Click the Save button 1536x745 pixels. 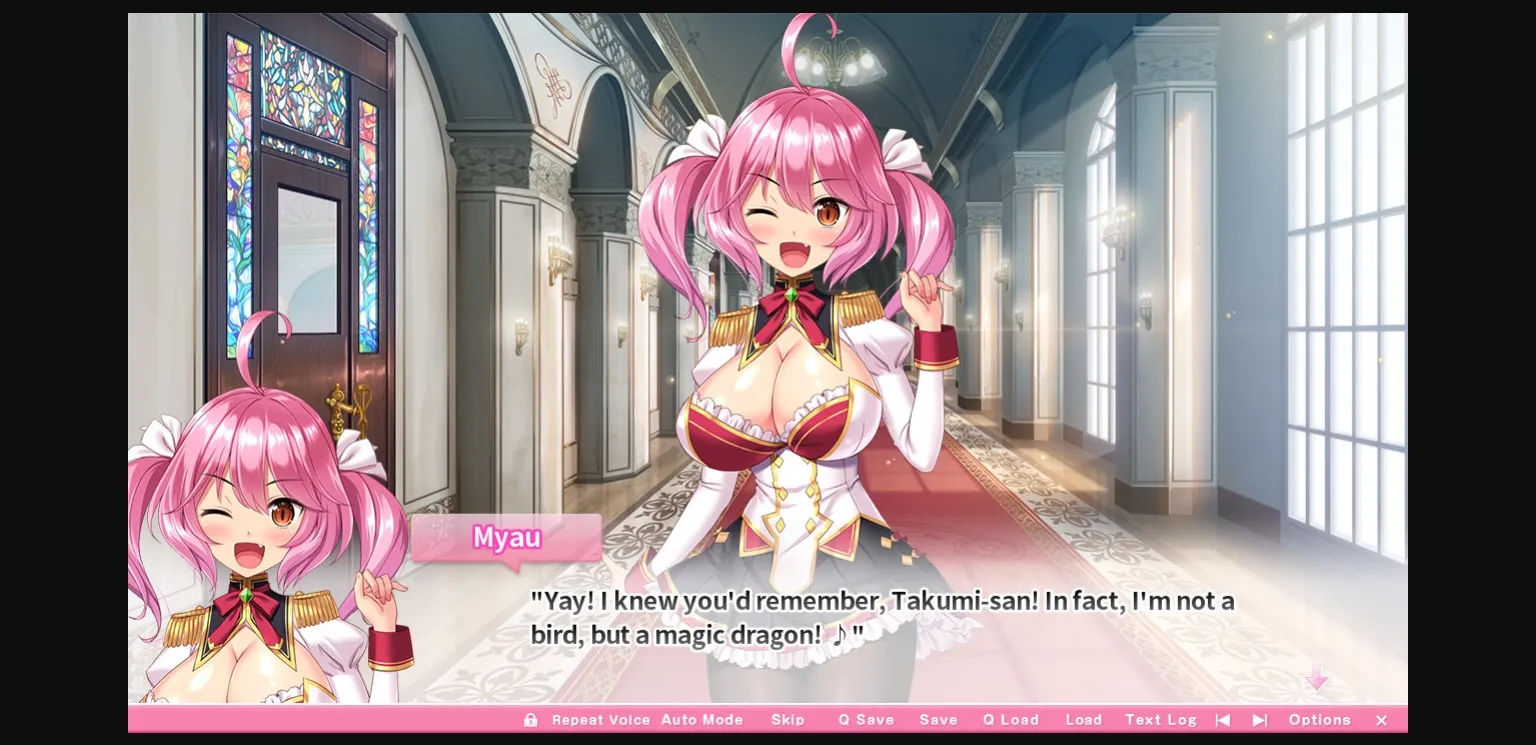(938, 720)
